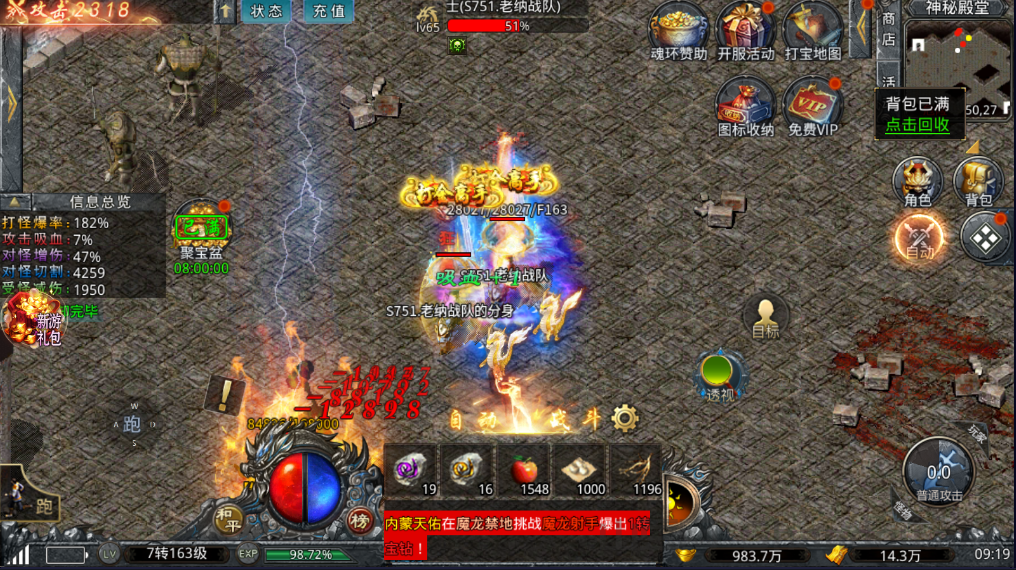Use the purple swirl stone slot

pos(410,467)
